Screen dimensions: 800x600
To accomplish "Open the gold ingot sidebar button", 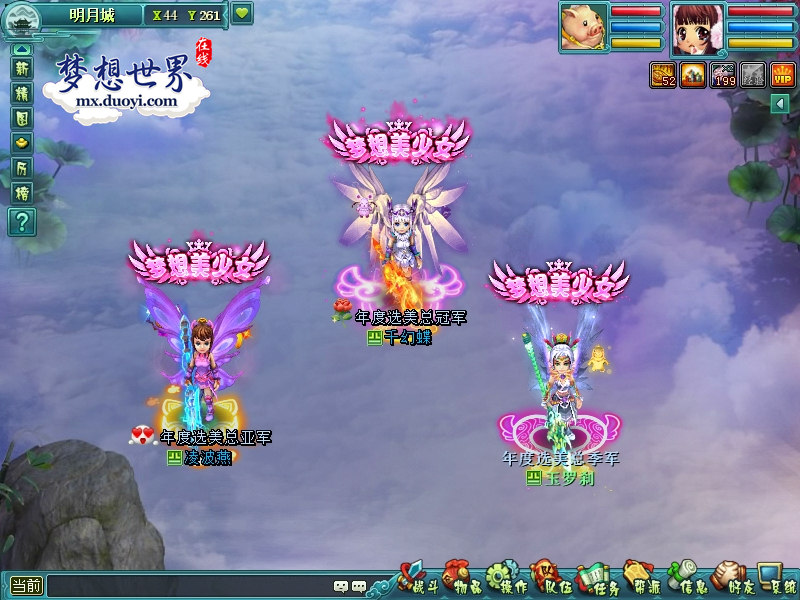I will click(22, 143).
